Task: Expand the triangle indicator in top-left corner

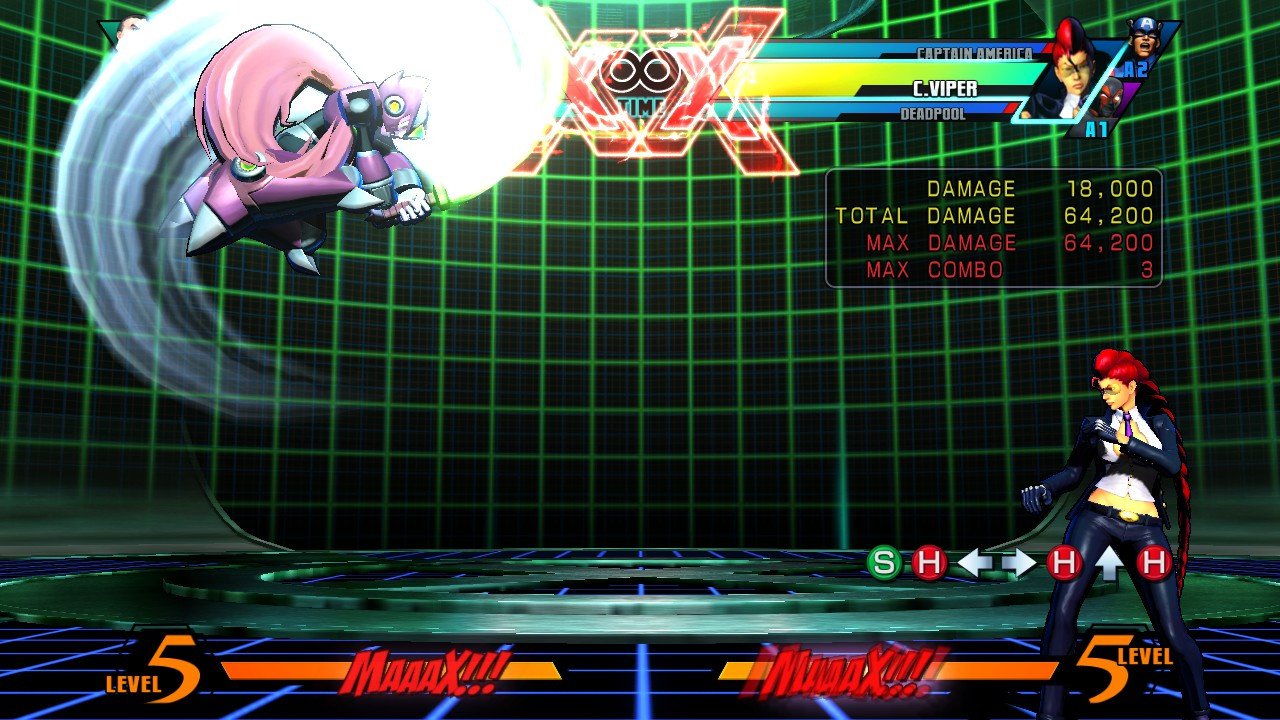Action: (x=108, y=32)
